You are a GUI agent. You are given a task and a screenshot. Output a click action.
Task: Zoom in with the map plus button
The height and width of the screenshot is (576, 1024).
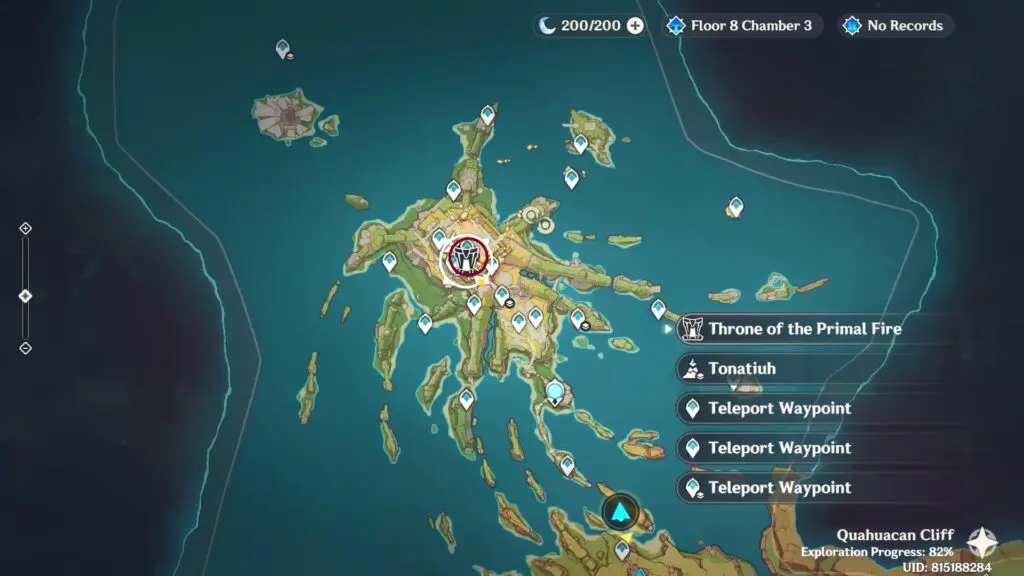tap(26, 228)
